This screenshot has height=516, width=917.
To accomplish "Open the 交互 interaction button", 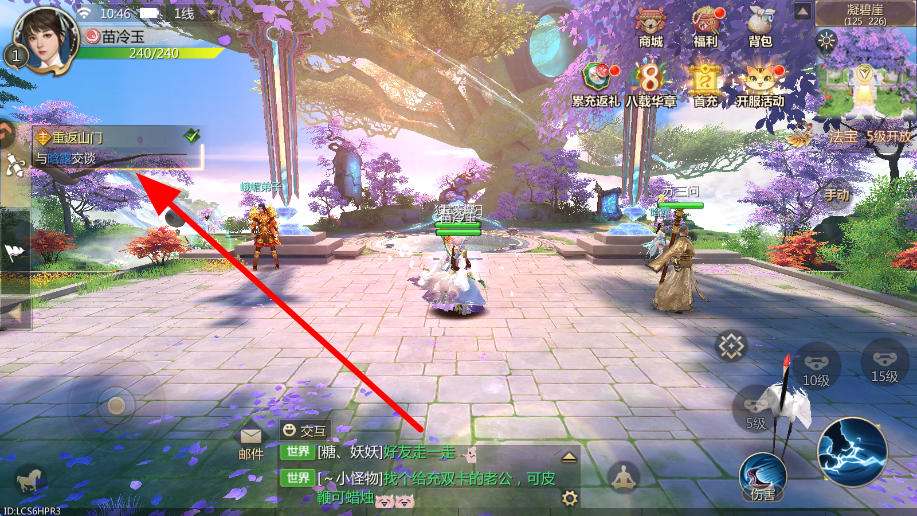I will pos(304,430).
